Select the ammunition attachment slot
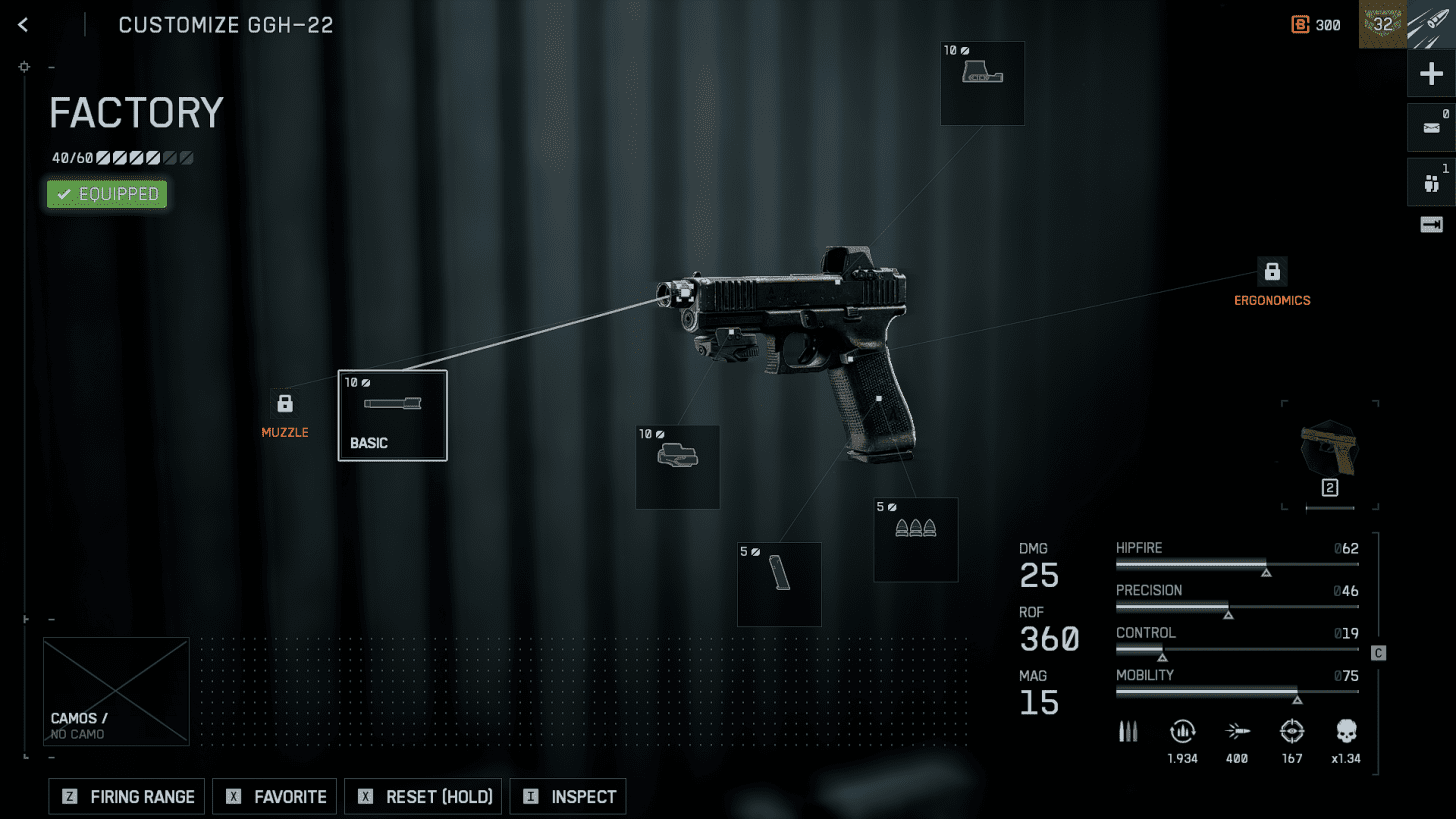This screenshot has width=1456, height=819. (915, 539)
